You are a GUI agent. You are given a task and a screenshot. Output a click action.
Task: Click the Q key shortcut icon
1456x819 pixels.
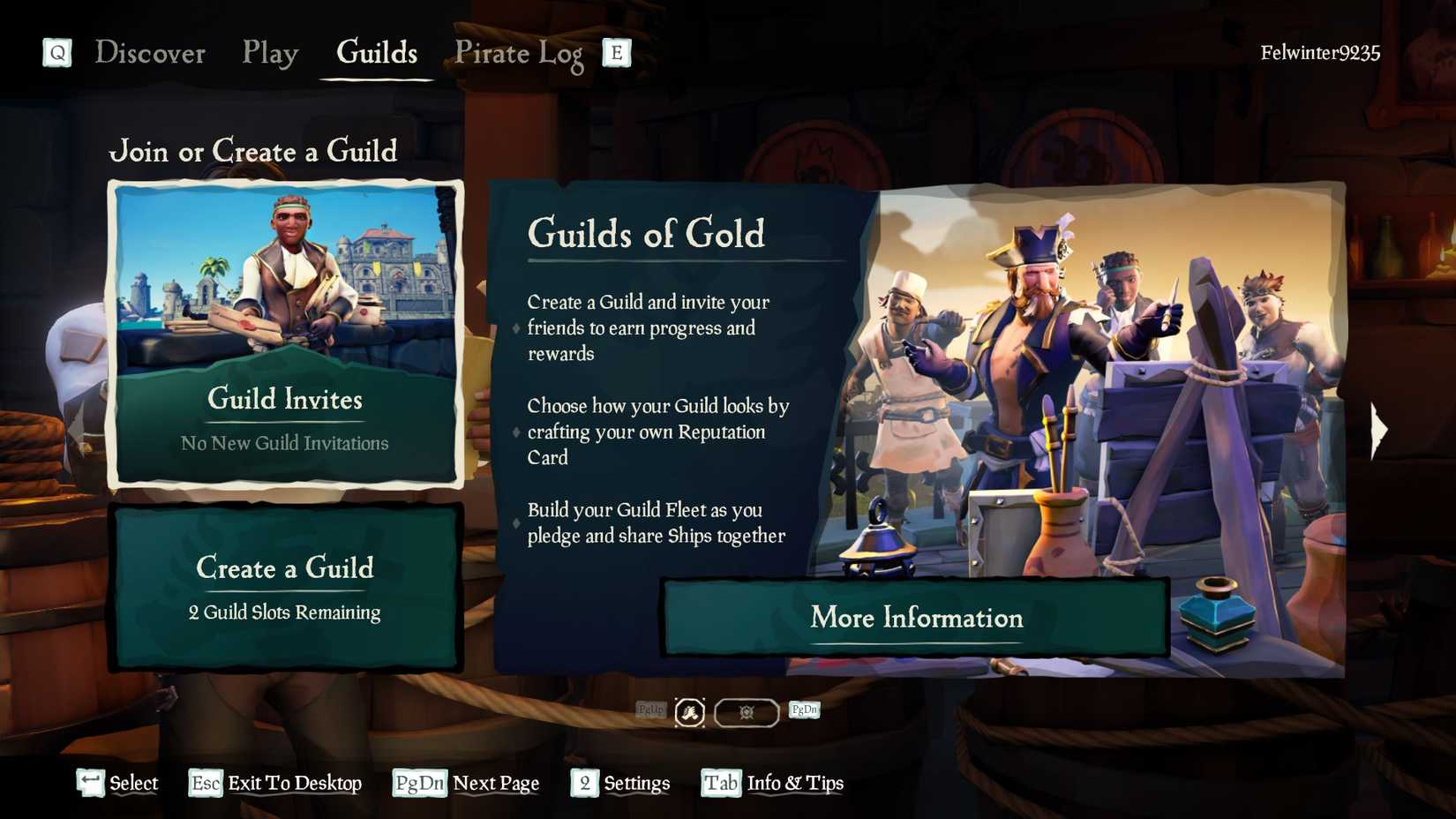[x=56, y=53]
